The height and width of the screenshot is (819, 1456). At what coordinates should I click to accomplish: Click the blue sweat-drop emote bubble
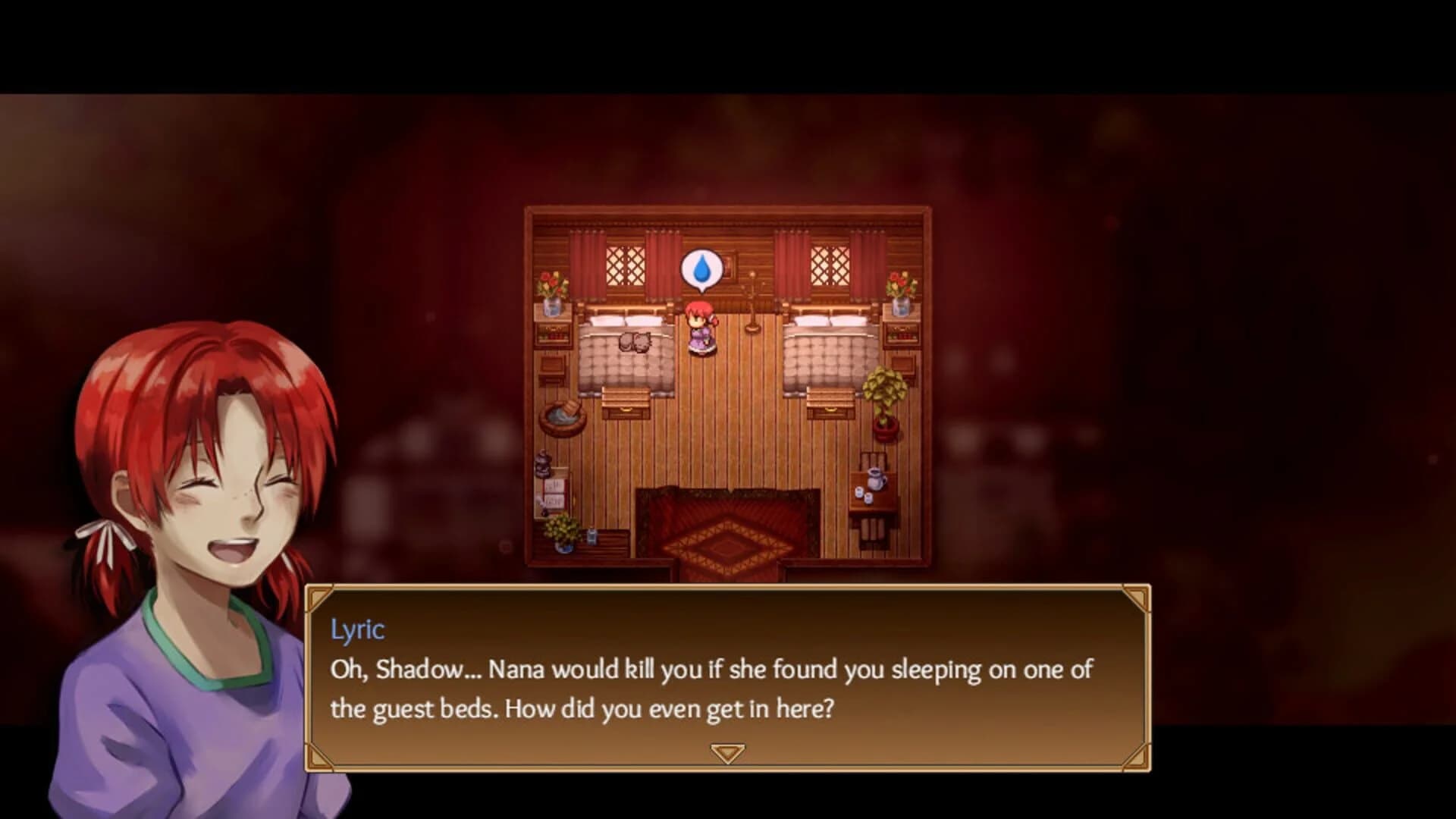click(704, 268)
